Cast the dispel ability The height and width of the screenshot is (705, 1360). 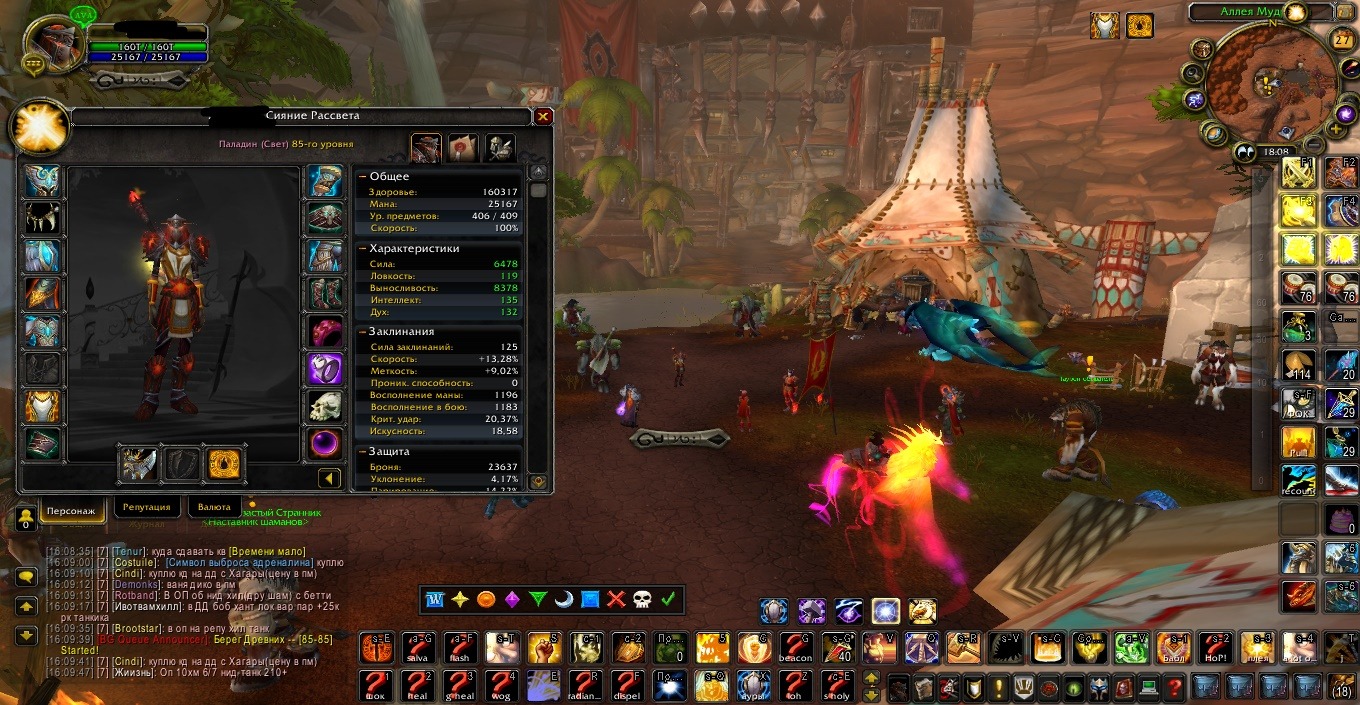[629, 686]
